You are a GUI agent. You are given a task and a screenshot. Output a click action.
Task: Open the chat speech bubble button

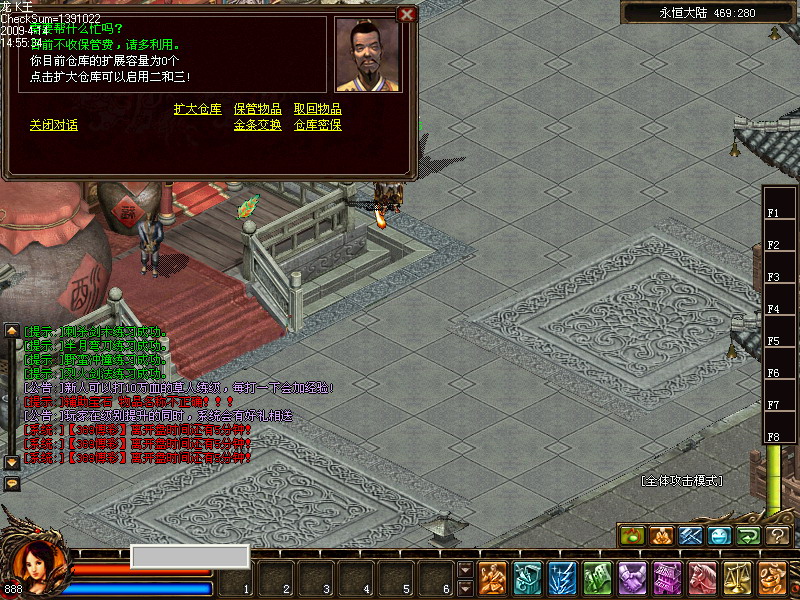coord(12,483)
